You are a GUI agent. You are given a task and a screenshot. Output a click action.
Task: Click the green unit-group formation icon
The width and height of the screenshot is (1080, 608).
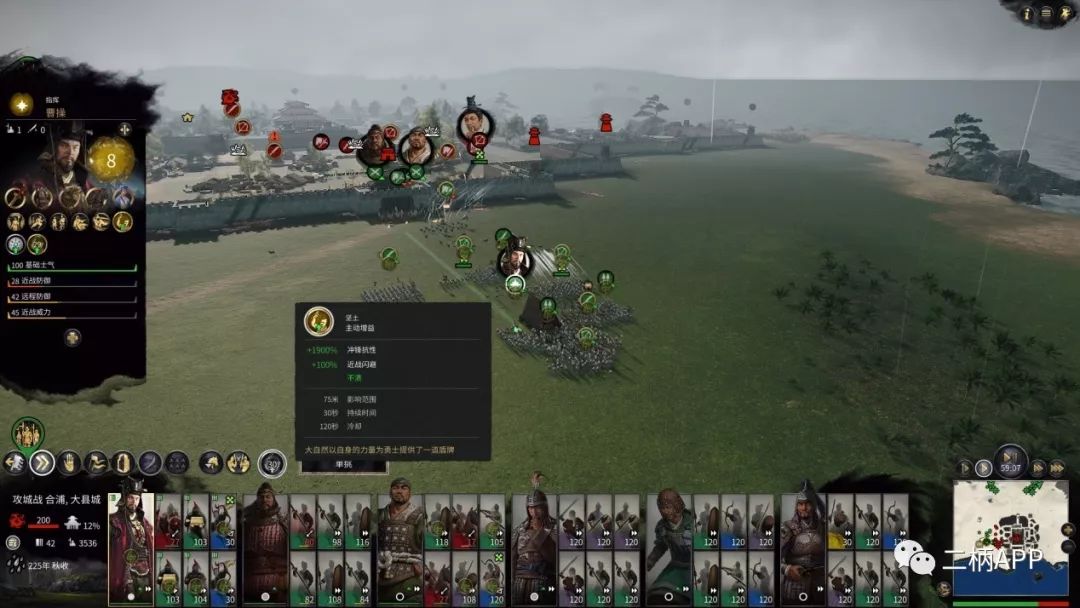pos(28,433)
